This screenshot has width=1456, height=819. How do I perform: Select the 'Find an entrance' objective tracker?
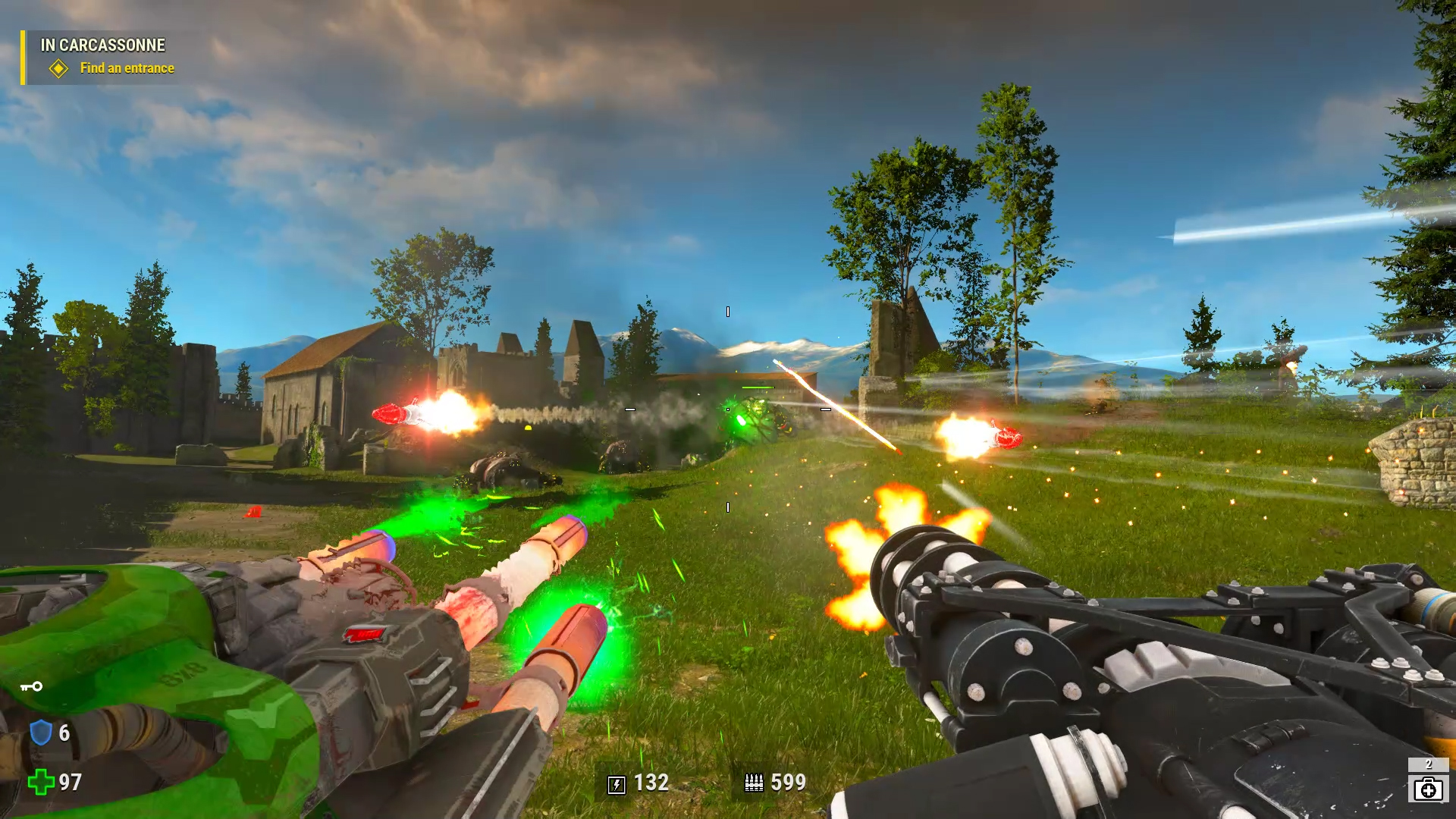point(127,68)
